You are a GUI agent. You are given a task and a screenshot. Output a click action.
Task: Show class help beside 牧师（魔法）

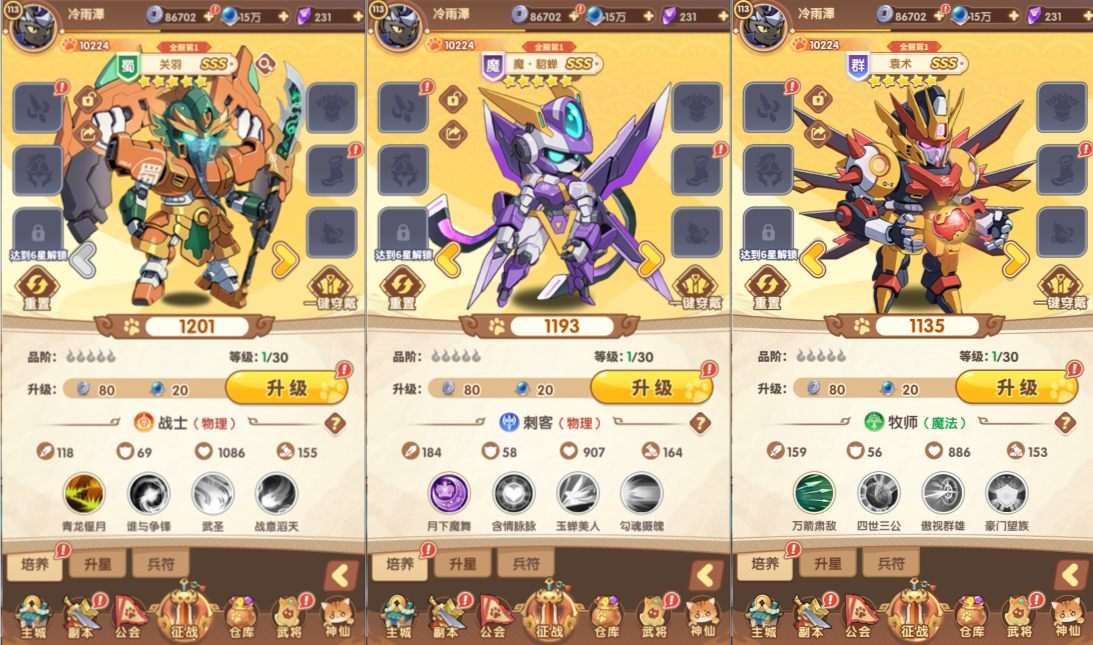(x=1065, y=423)
